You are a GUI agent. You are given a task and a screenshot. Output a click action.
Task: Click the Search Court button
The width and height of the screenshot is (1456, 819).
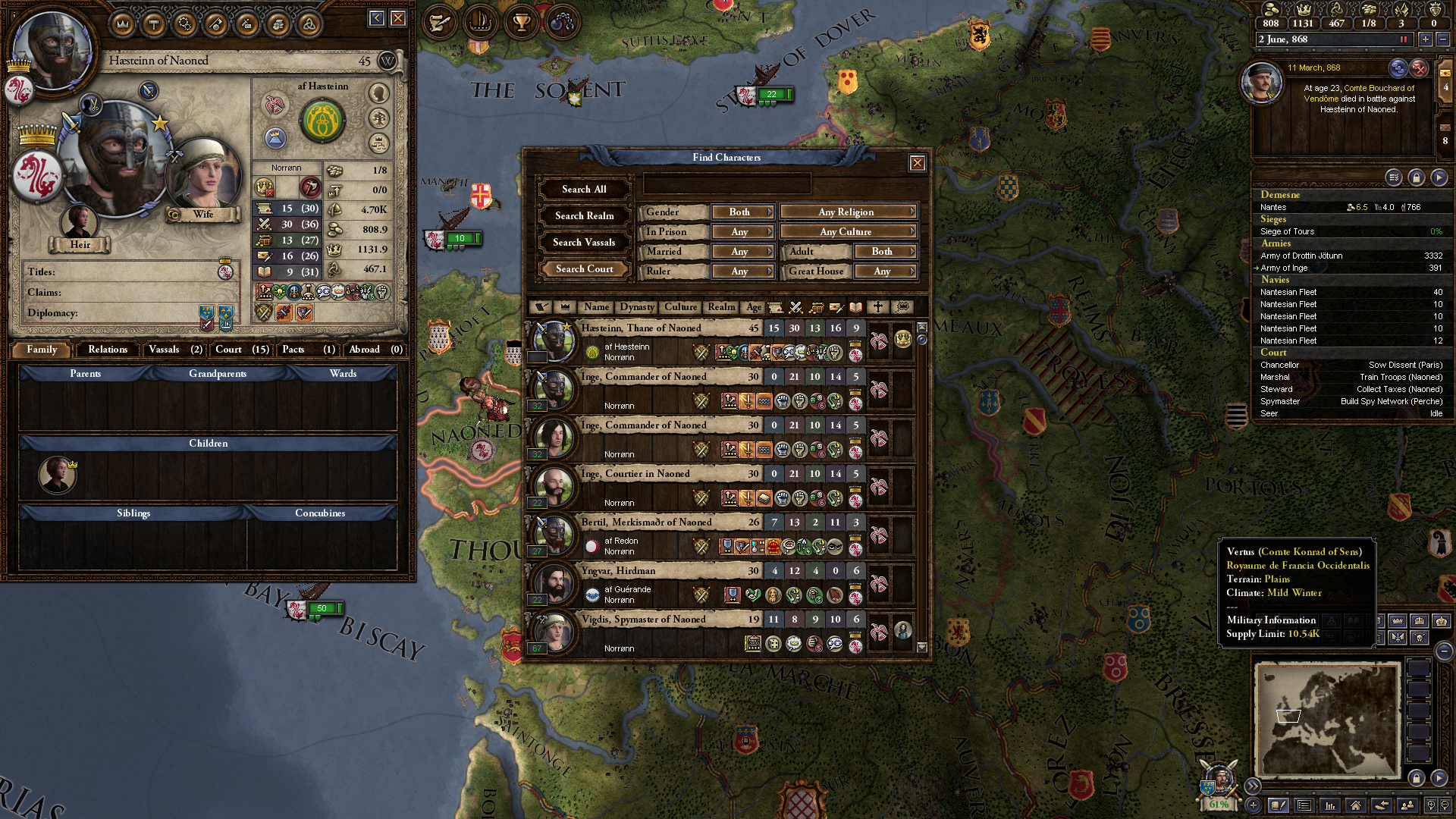(584, 269)
